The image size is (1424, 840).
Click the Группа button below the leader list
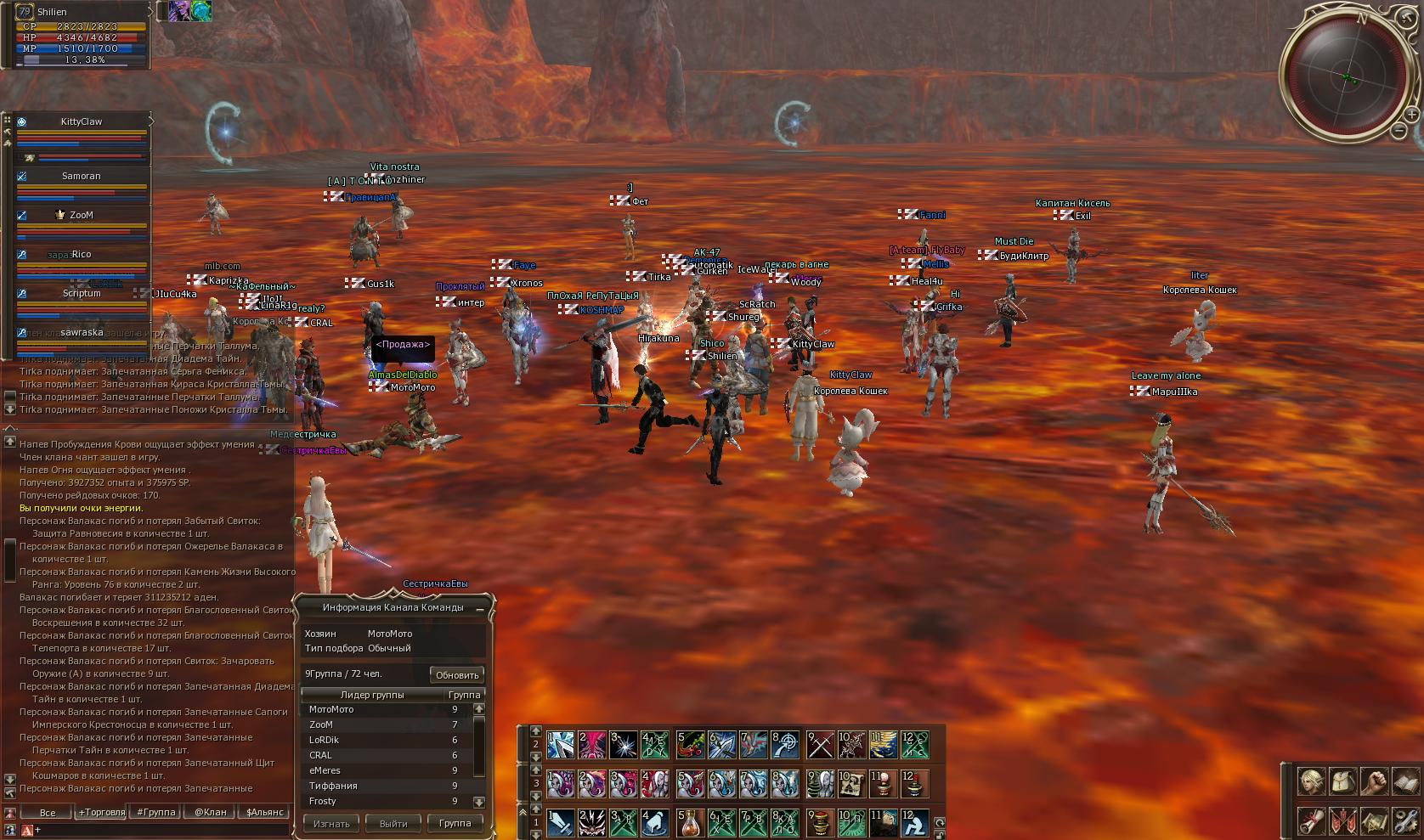(x=455, y=823)
